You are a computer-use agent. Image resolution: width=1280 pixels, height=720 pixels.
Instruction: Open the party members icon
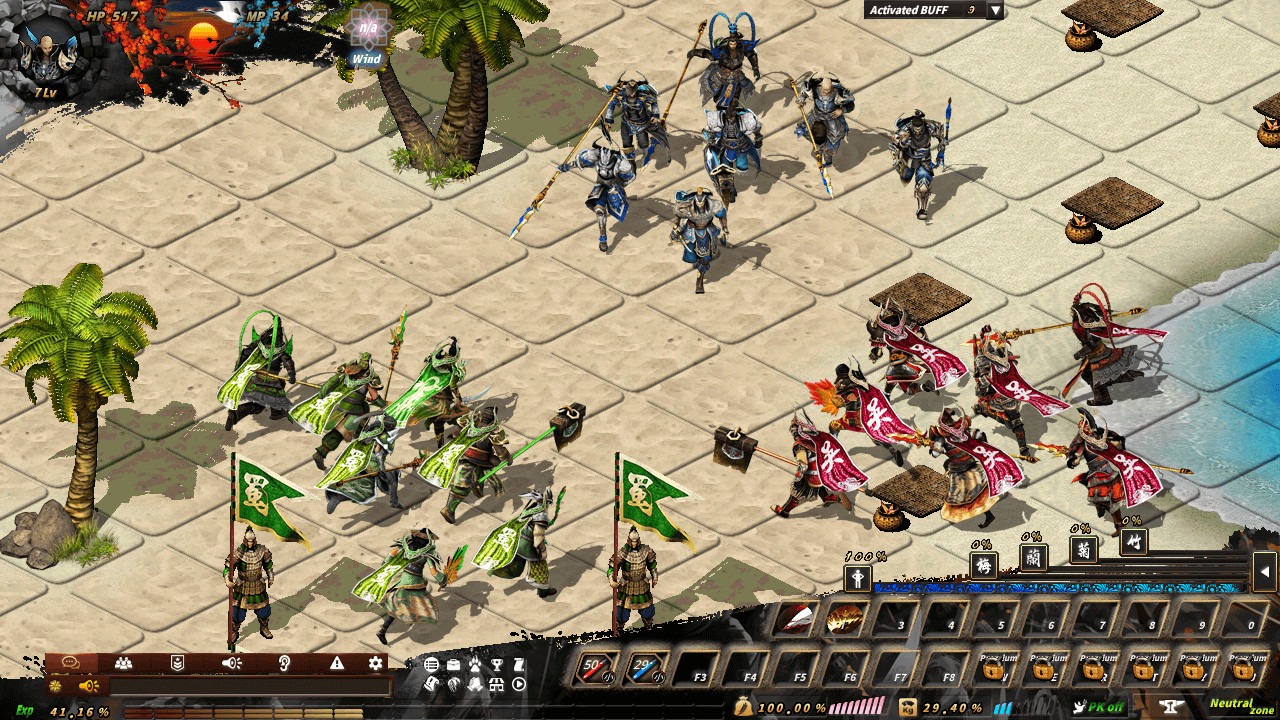coord(123,662)
